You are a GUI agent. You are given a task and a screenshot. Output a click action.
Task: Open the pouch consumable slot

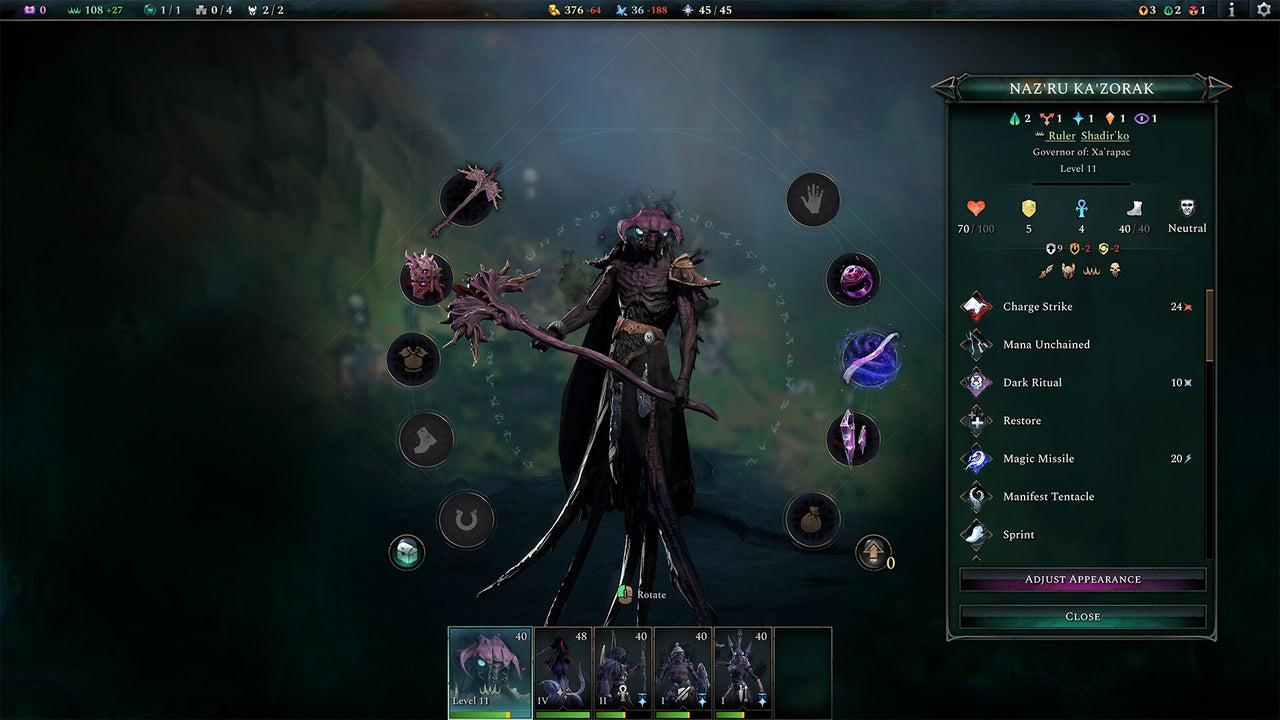click(813, 519)
